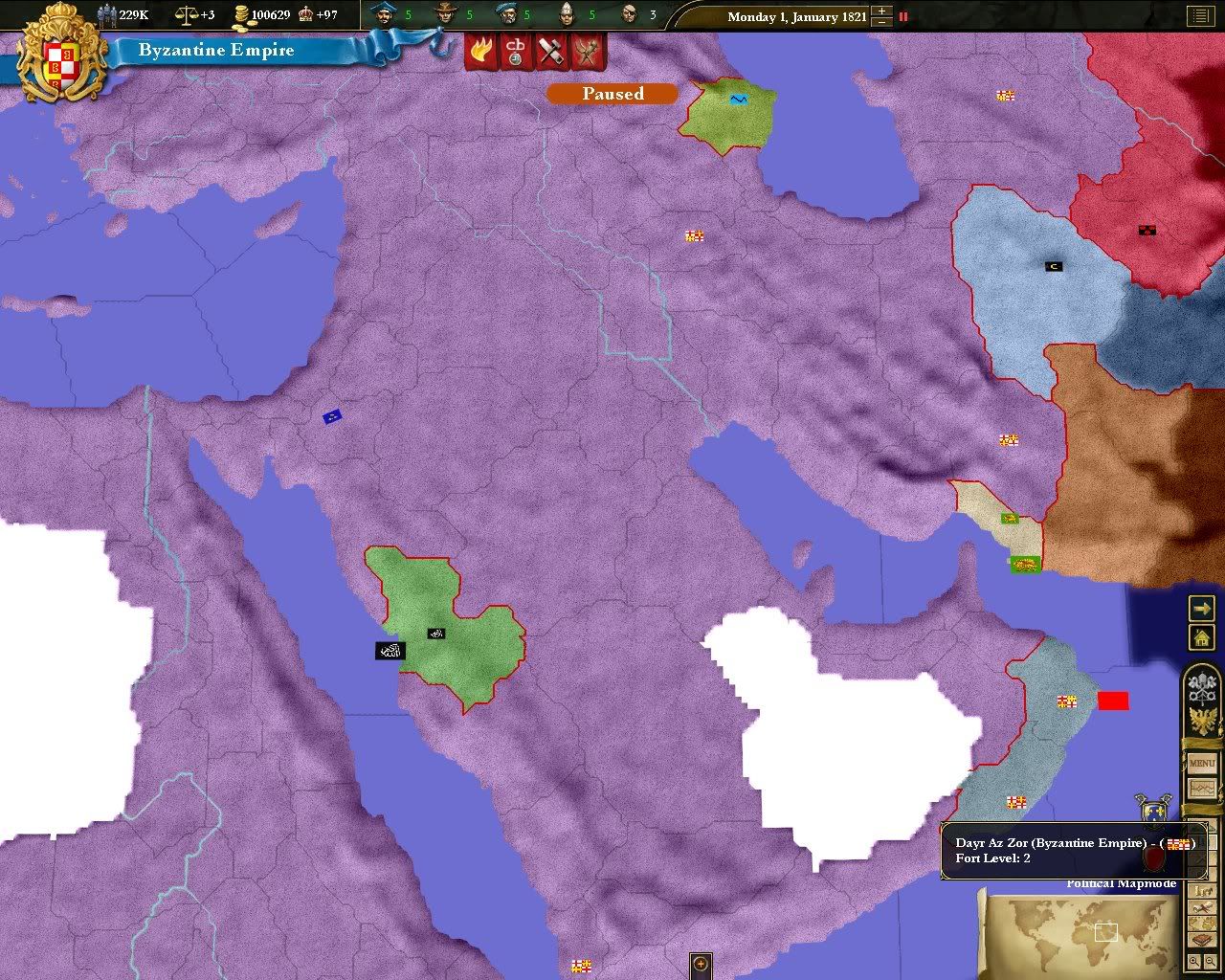The image size is (1225, 980).
Task: Click the Paused indicator banner
Action: (x=612, y=94)
